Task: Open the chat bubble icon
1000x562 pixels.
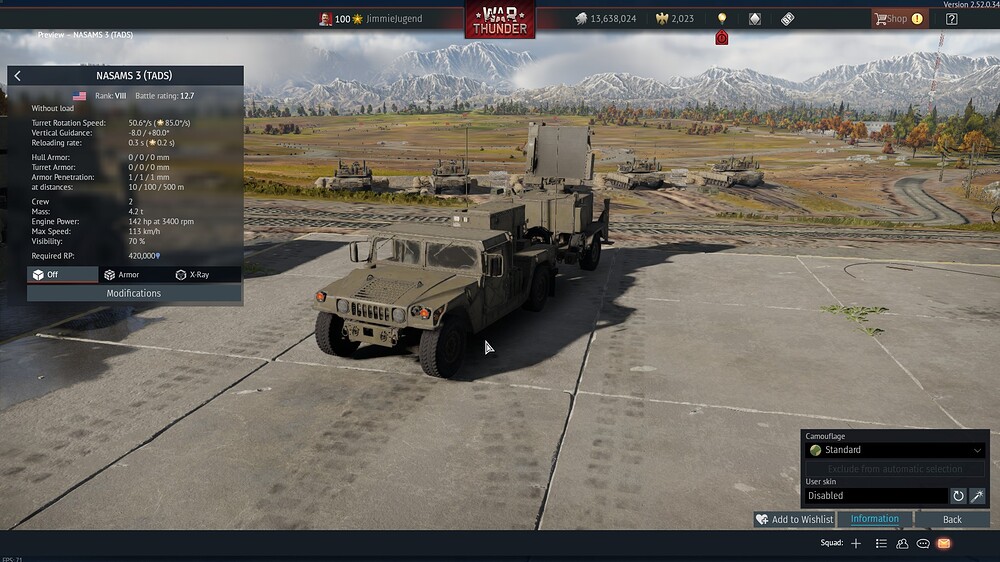Action: point(923,543)
